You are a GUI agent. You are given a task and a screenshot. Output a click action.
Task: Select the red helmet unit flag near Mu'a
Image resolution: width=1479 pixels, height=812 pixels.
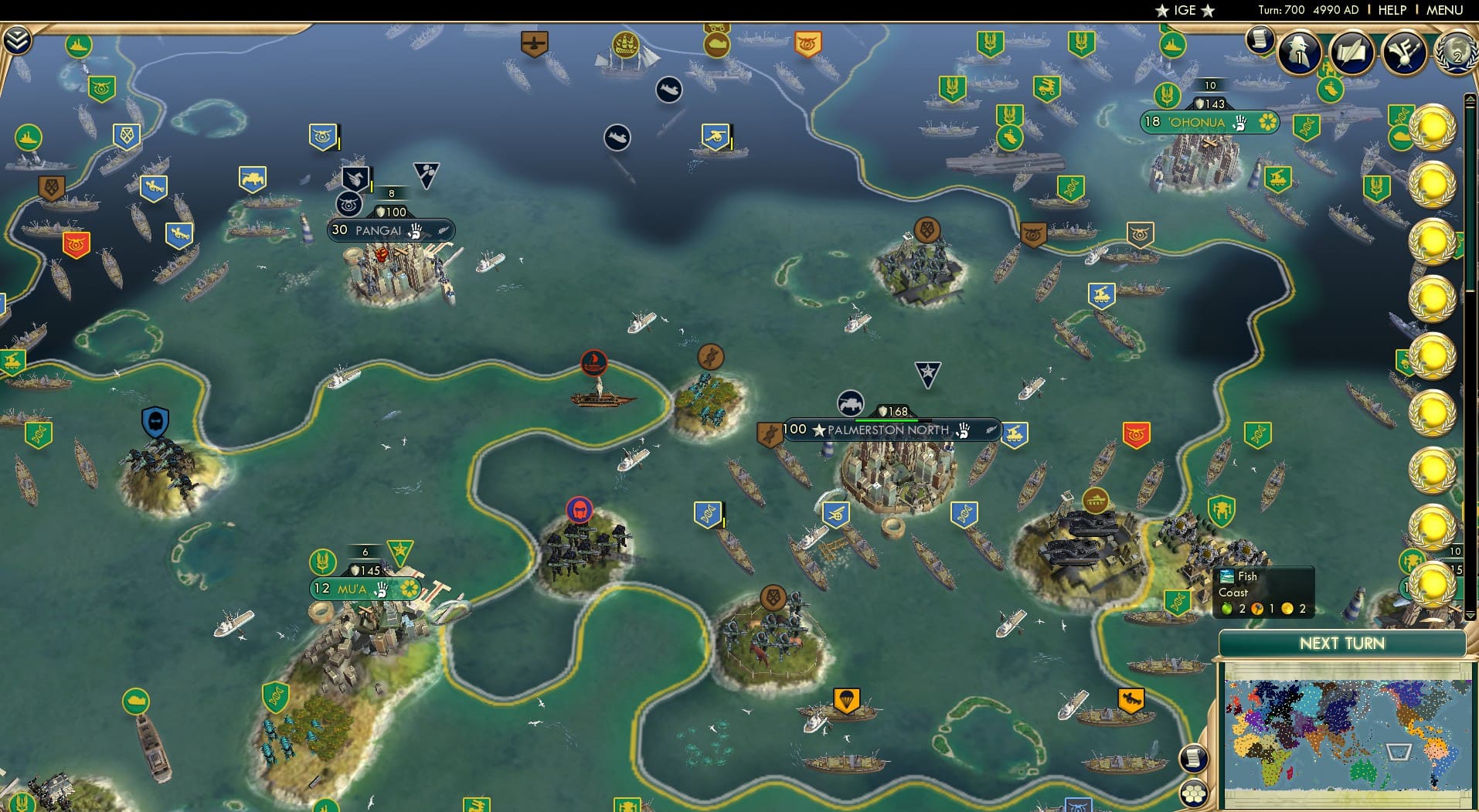[x=579, y=510]
